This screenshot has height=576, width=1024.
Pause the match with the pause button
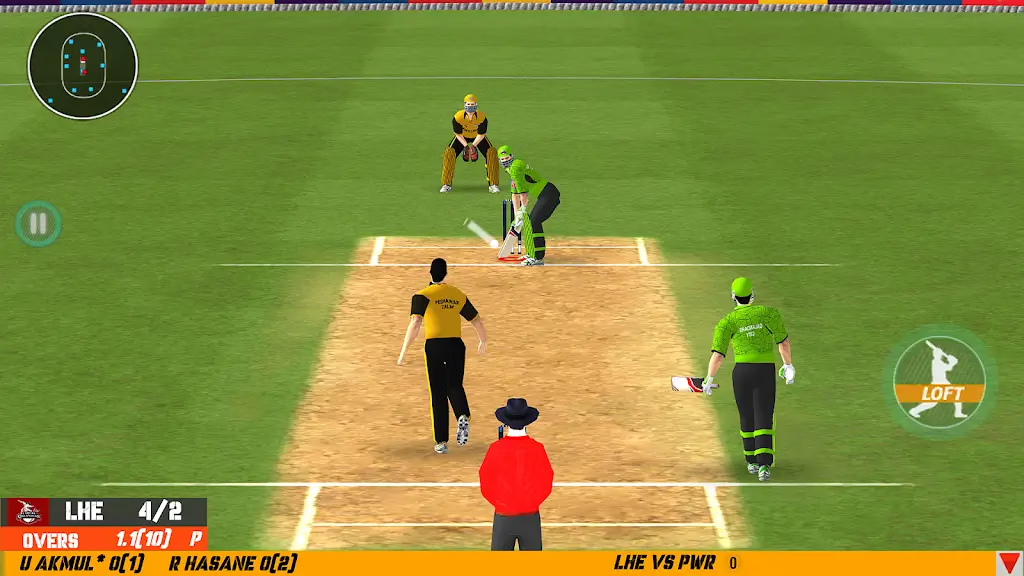(38, 223)
